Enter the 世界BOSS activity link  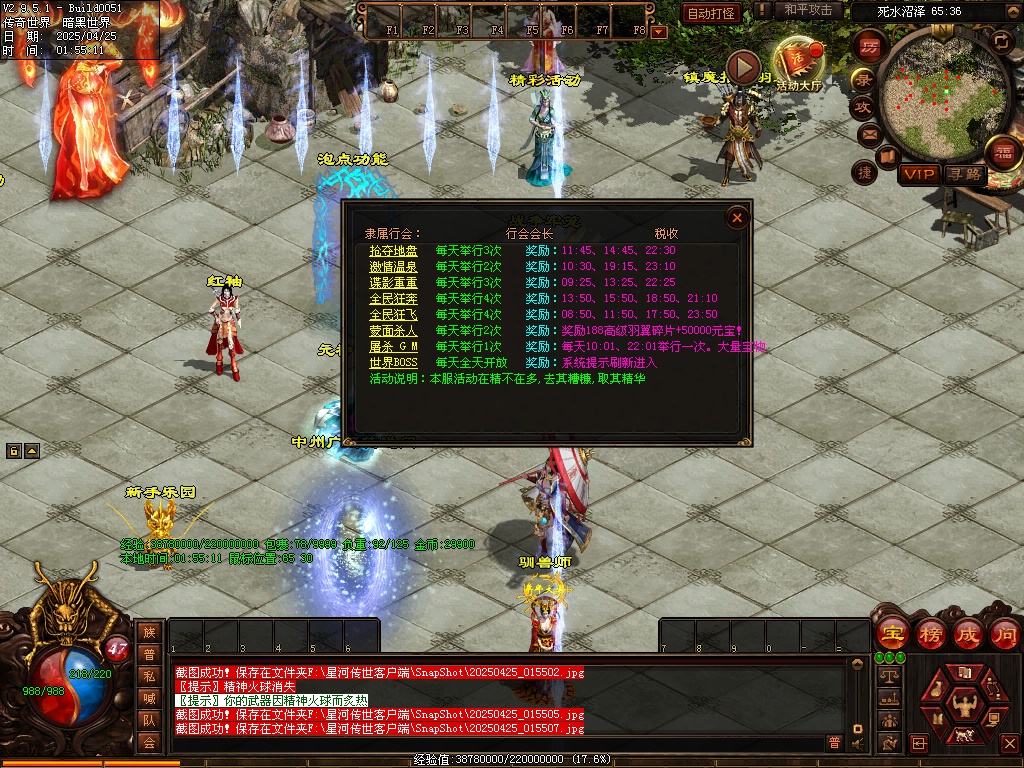[393, 363]
